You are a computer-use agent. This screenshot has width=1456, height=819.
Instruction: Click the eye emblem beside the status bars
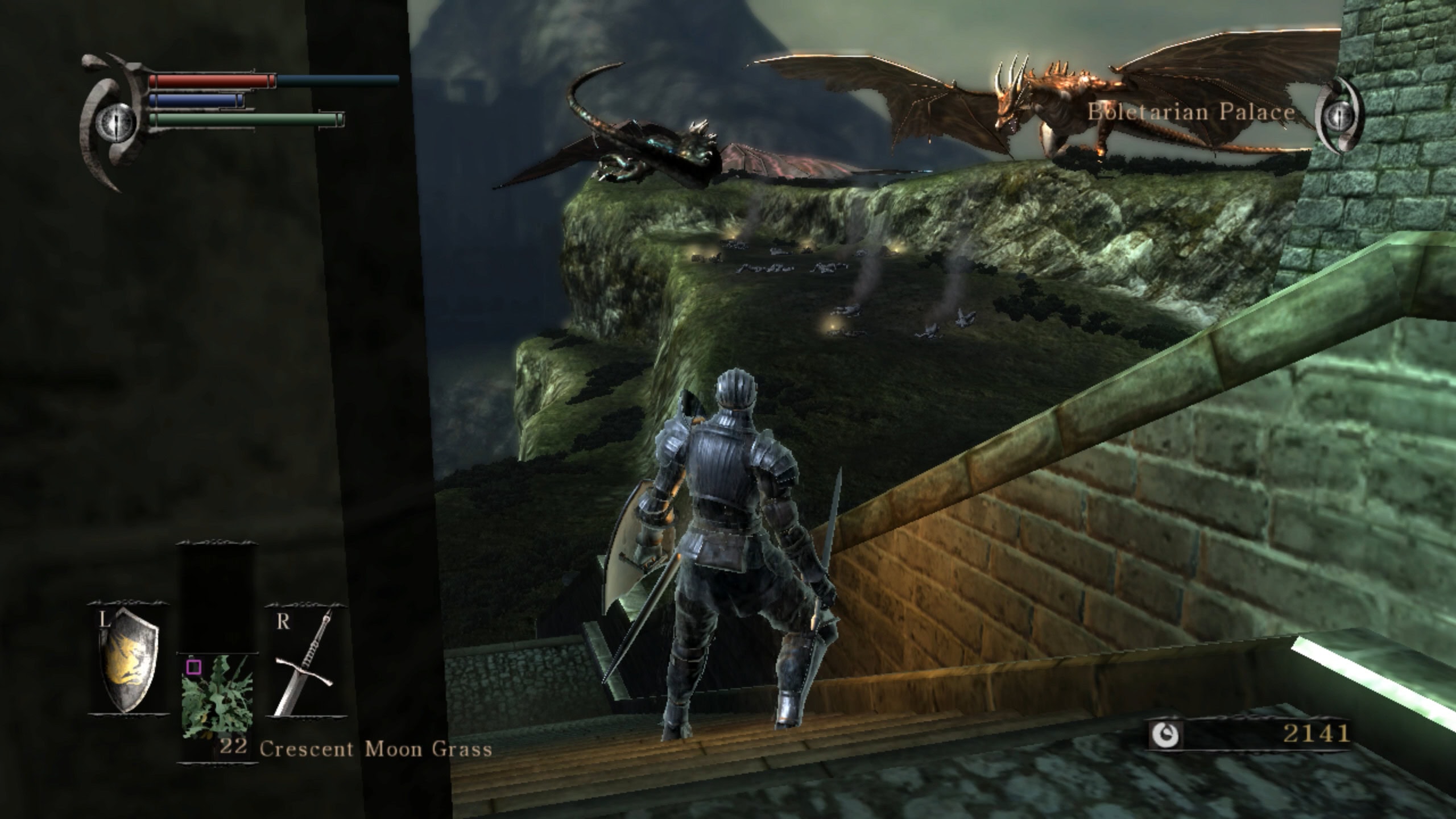(x=115, y=121)
